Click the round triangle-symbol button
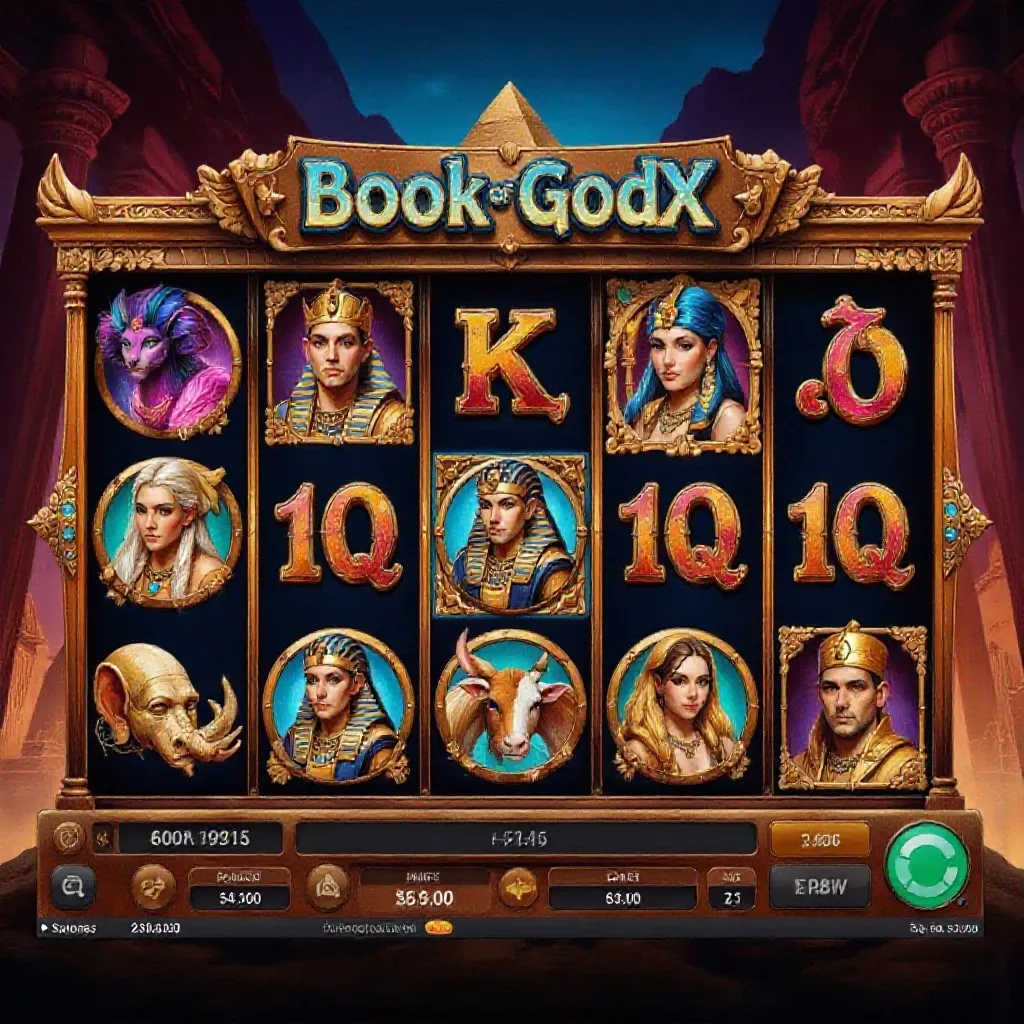Viewport: 1024px width, 1024px height. (326, 887)
